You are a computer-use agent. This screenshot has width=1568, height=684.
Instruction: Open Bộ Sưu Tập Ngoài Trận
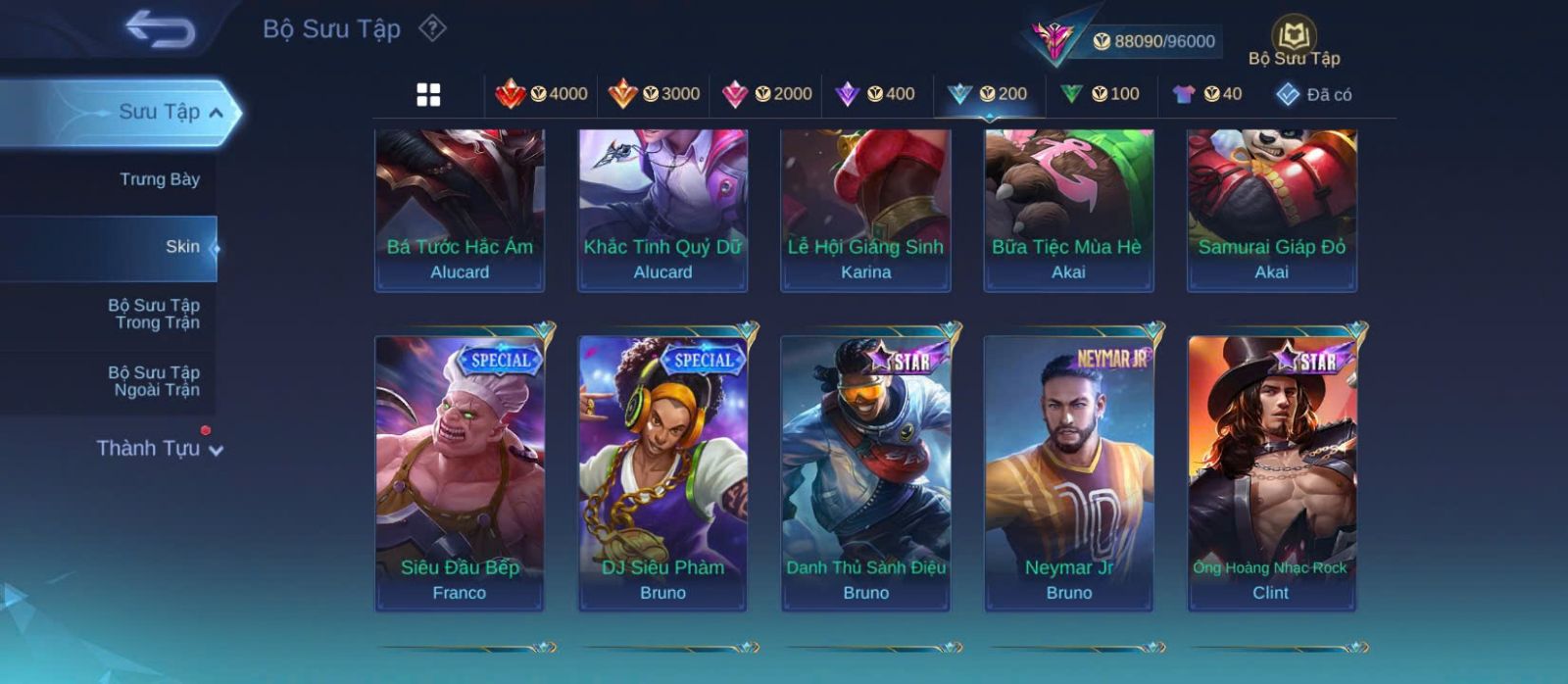pos(154,381)
